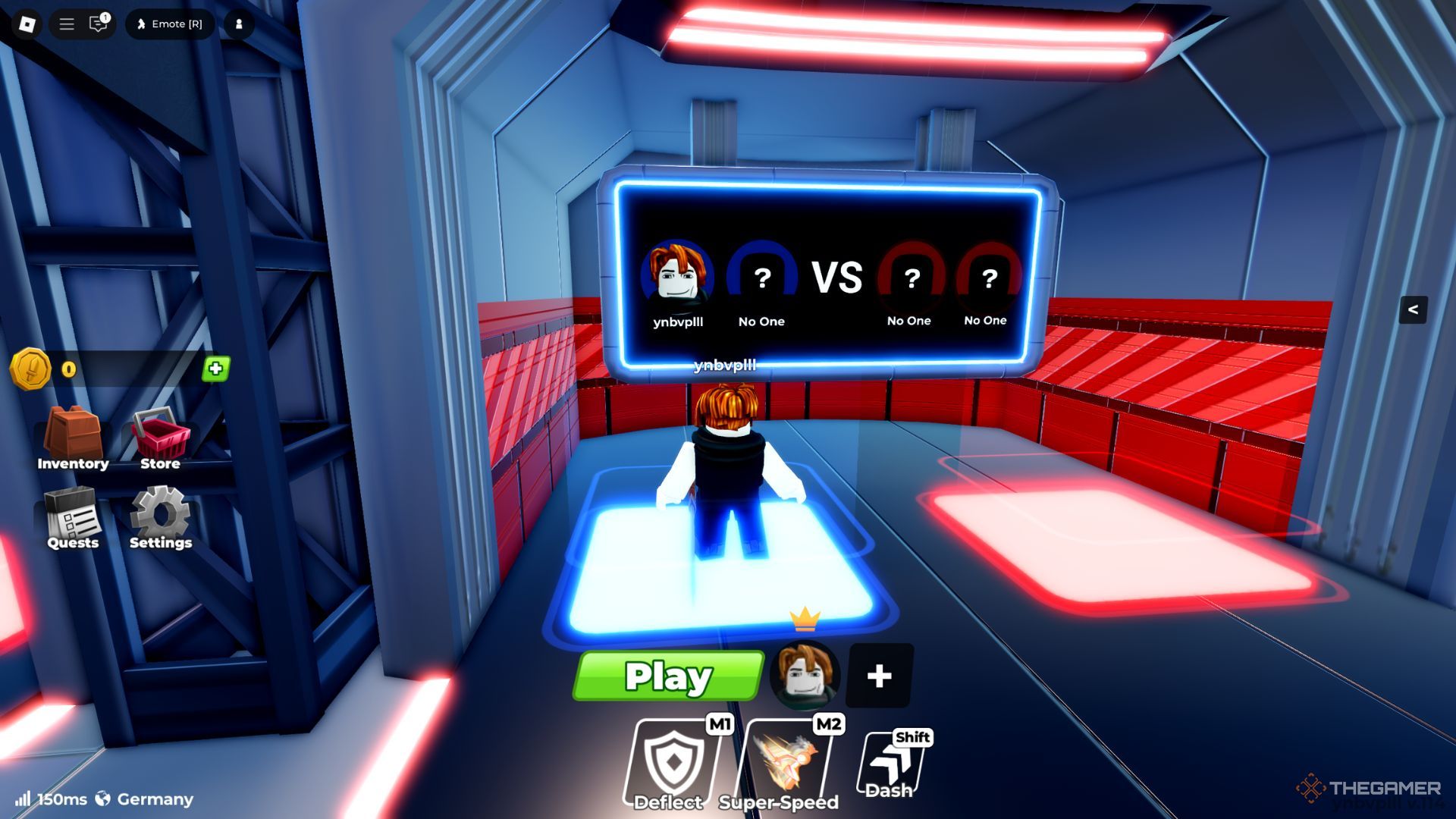
Task: Open the Emote [R] menu
Action: (x=169, y=24)
